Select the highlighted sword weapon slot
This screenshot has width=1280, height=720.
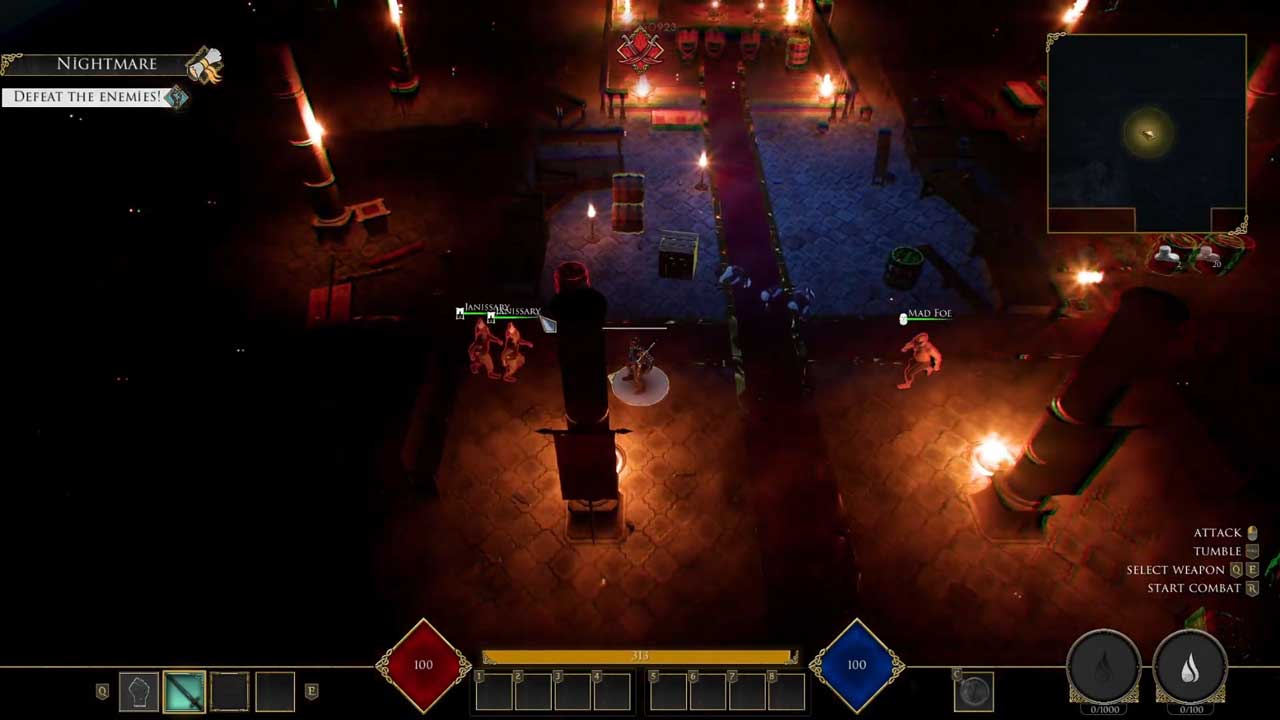pos(184,691)
